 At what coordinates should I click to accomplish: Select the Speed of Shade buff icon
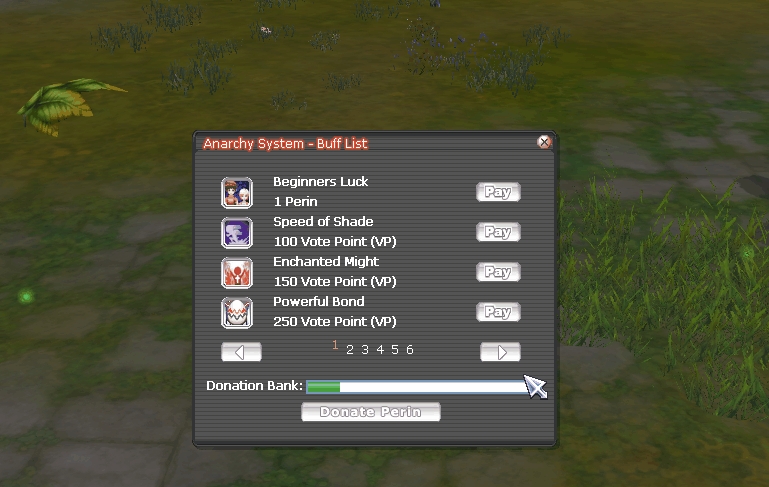[237, 232]
